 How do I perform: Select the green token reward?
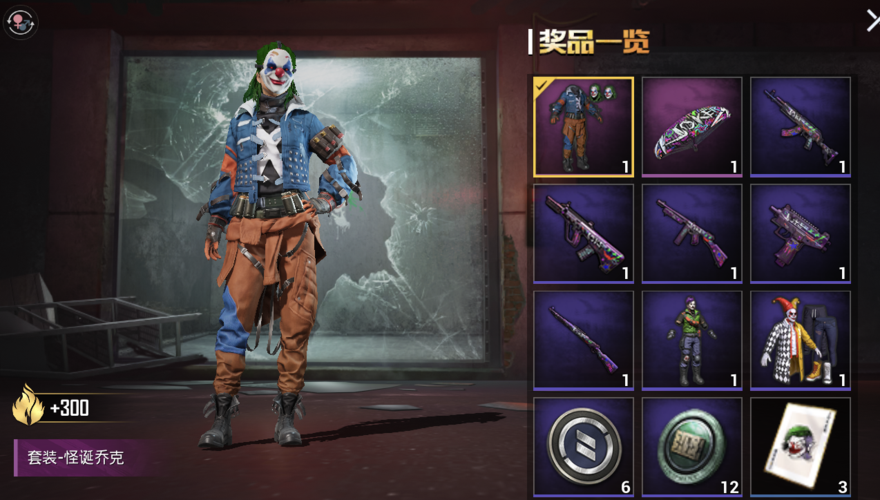692,446
